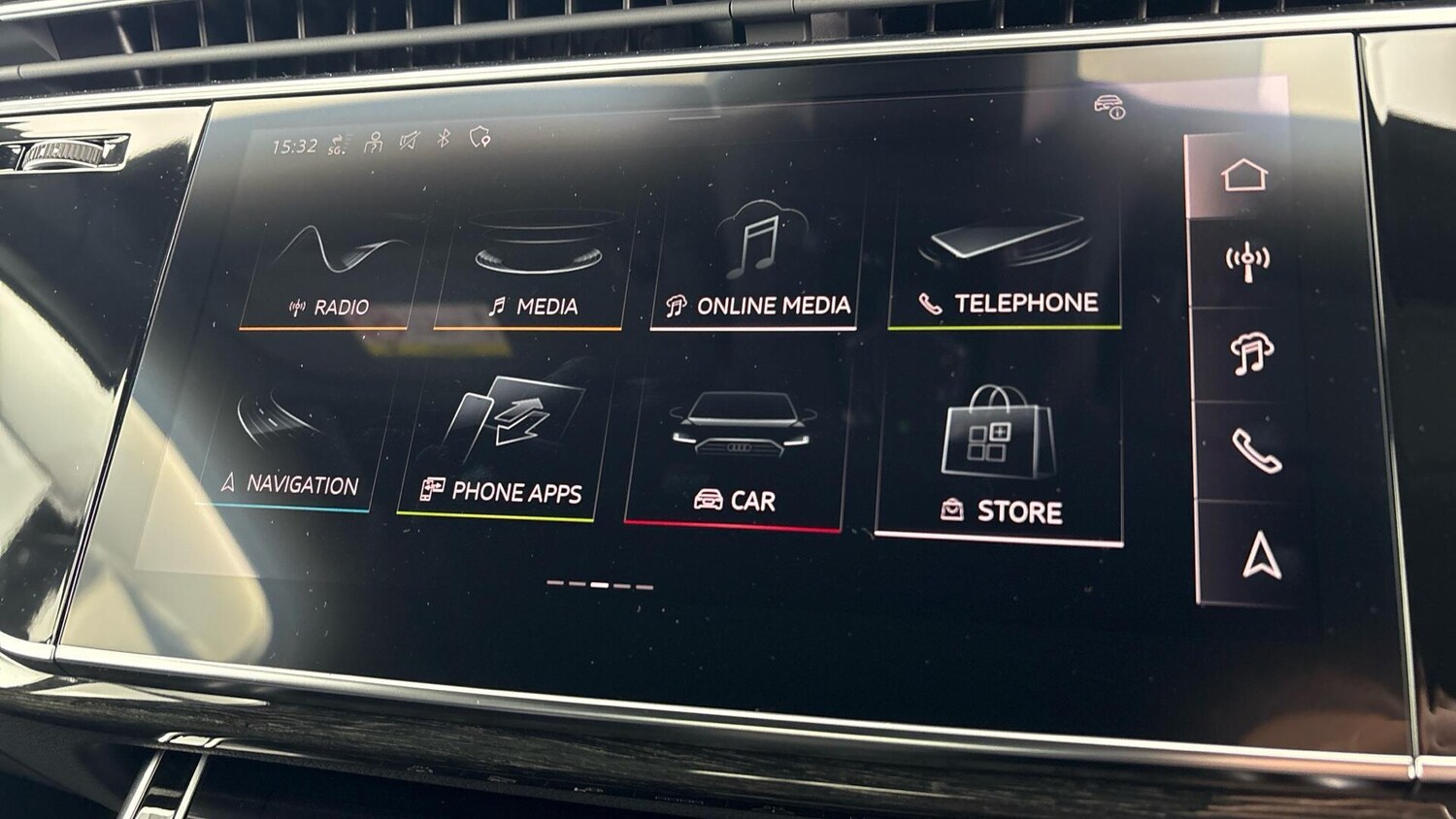Tap the 5G network indicator

[x=335, y=144]
